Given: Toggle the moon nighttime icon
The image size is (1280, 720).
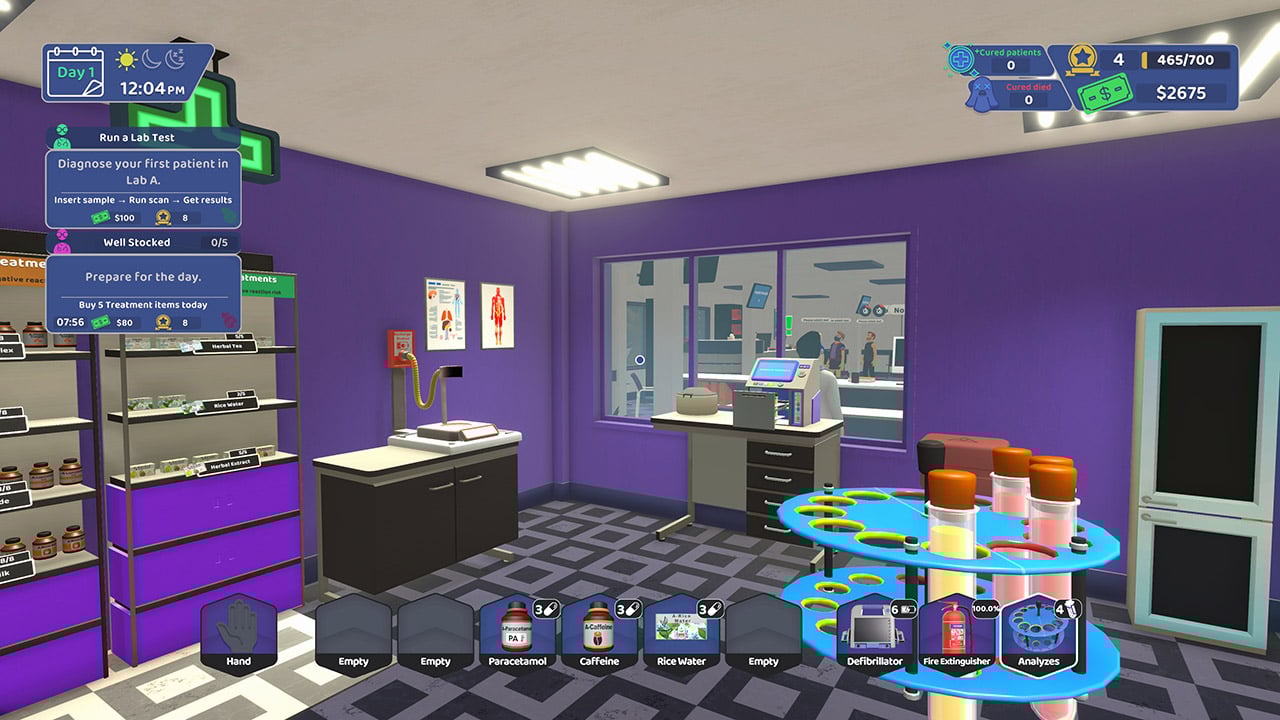Looking at the screenshot, I should pos(149,61).
